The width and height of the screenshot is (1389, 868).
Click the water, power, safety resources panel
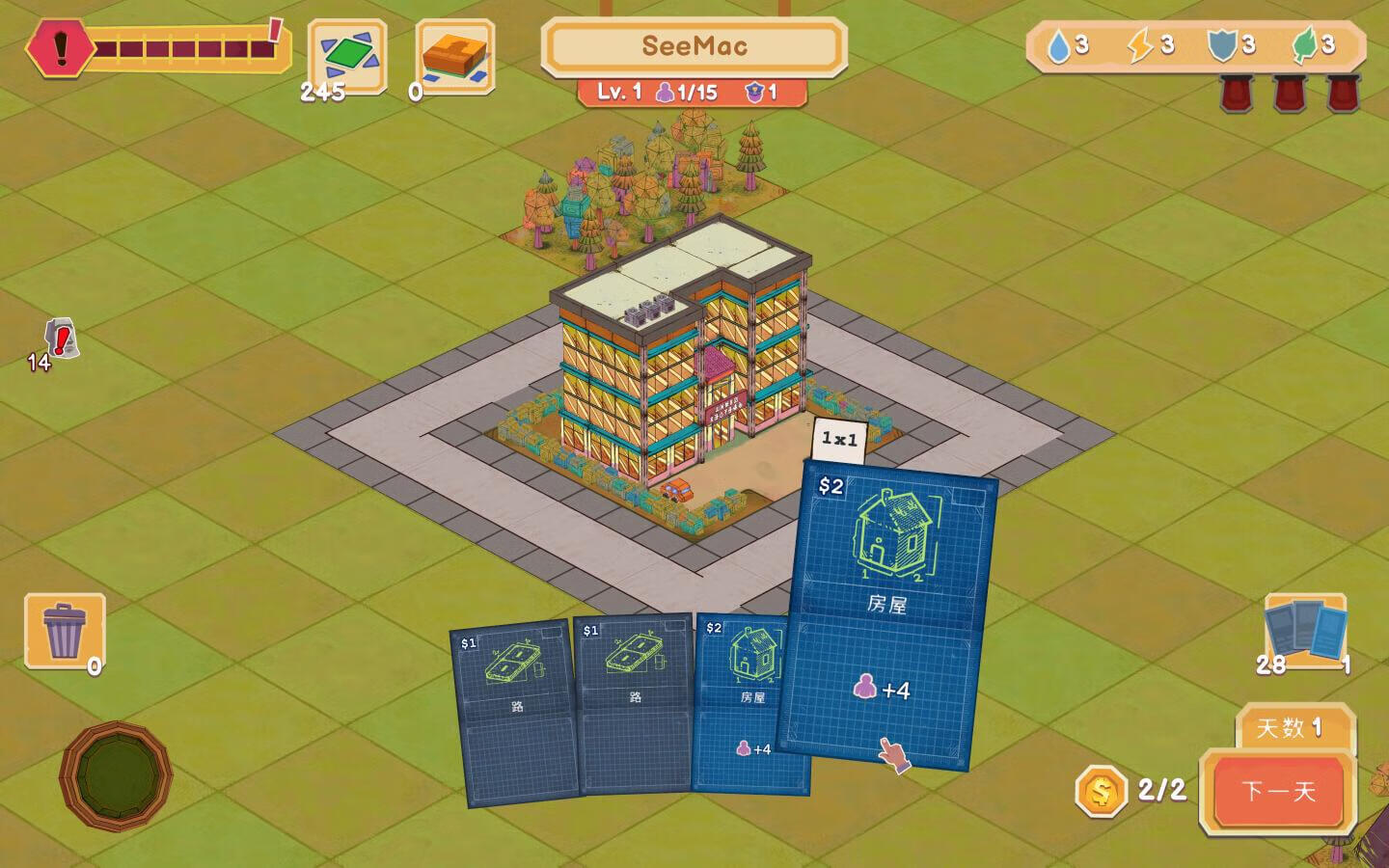pos(1195,45)
